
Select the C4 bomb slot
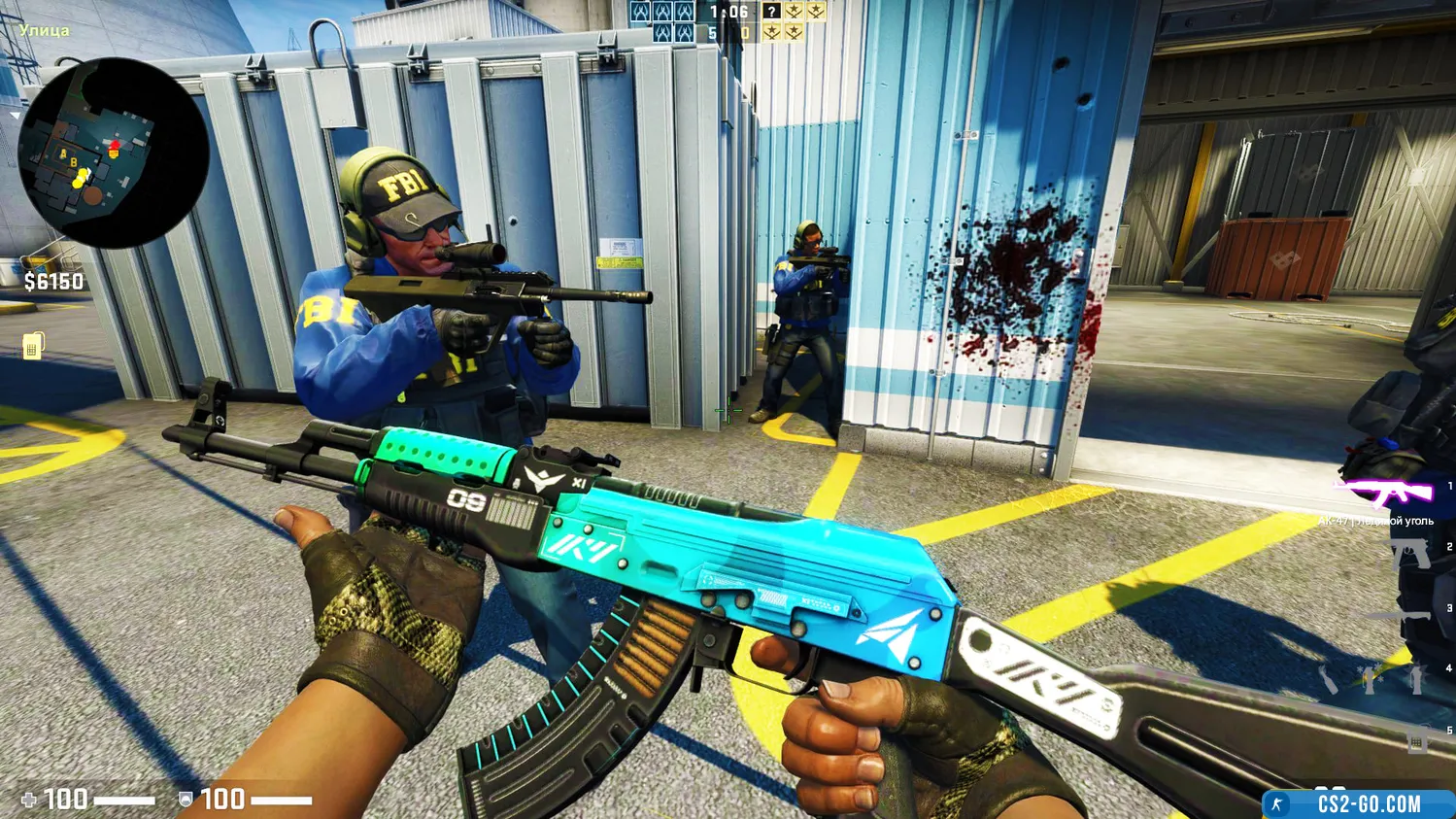coord(1416,742)
